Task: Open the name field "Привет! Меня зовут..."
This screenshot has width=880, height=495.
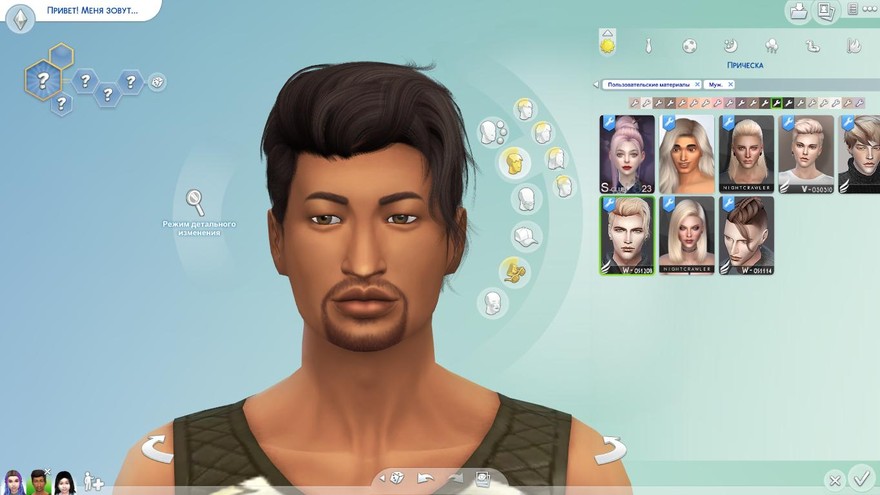Action: pos(91,11)
